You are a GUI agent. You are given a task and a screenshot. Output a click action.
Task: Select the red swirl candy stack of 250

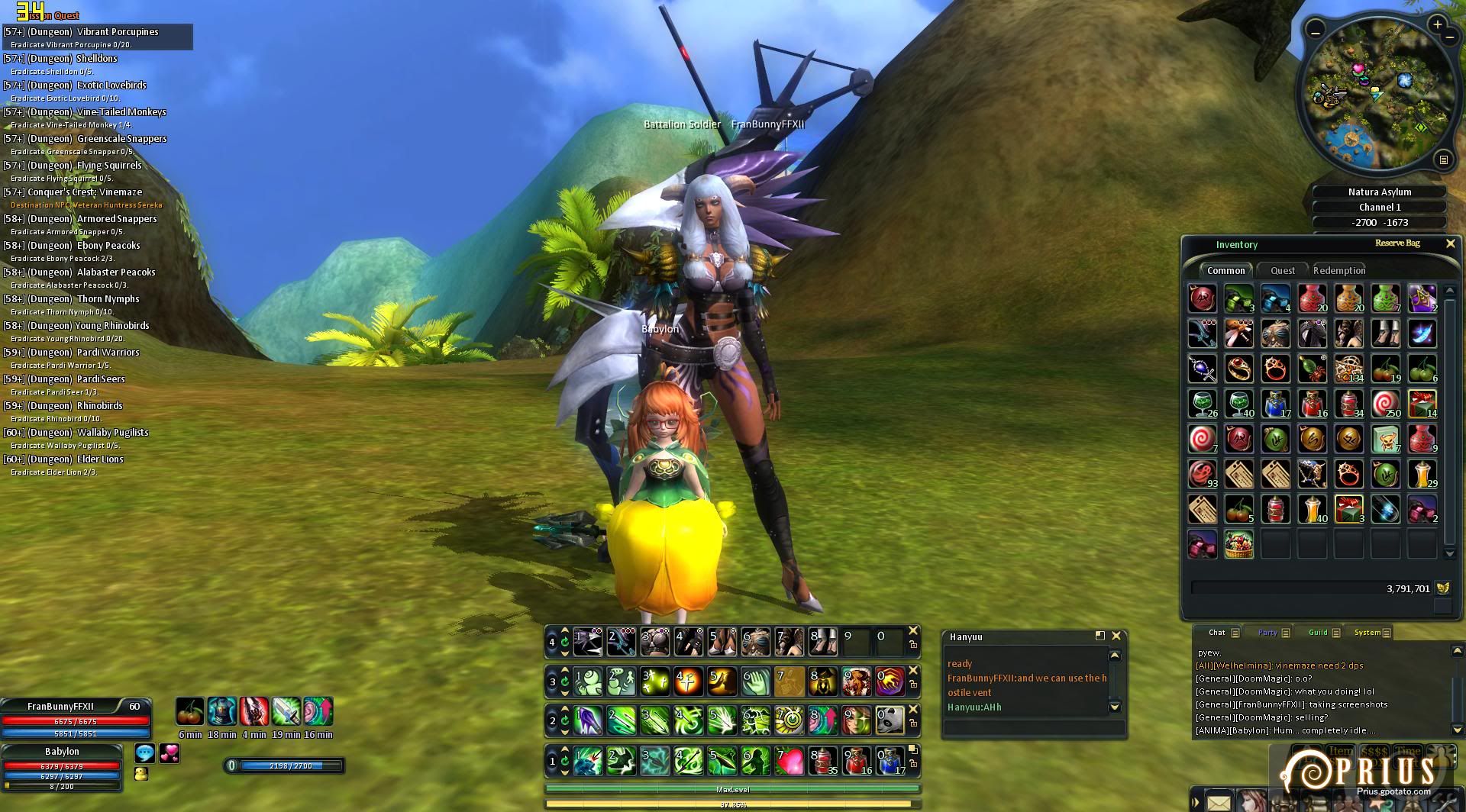tap(1385, 404)
